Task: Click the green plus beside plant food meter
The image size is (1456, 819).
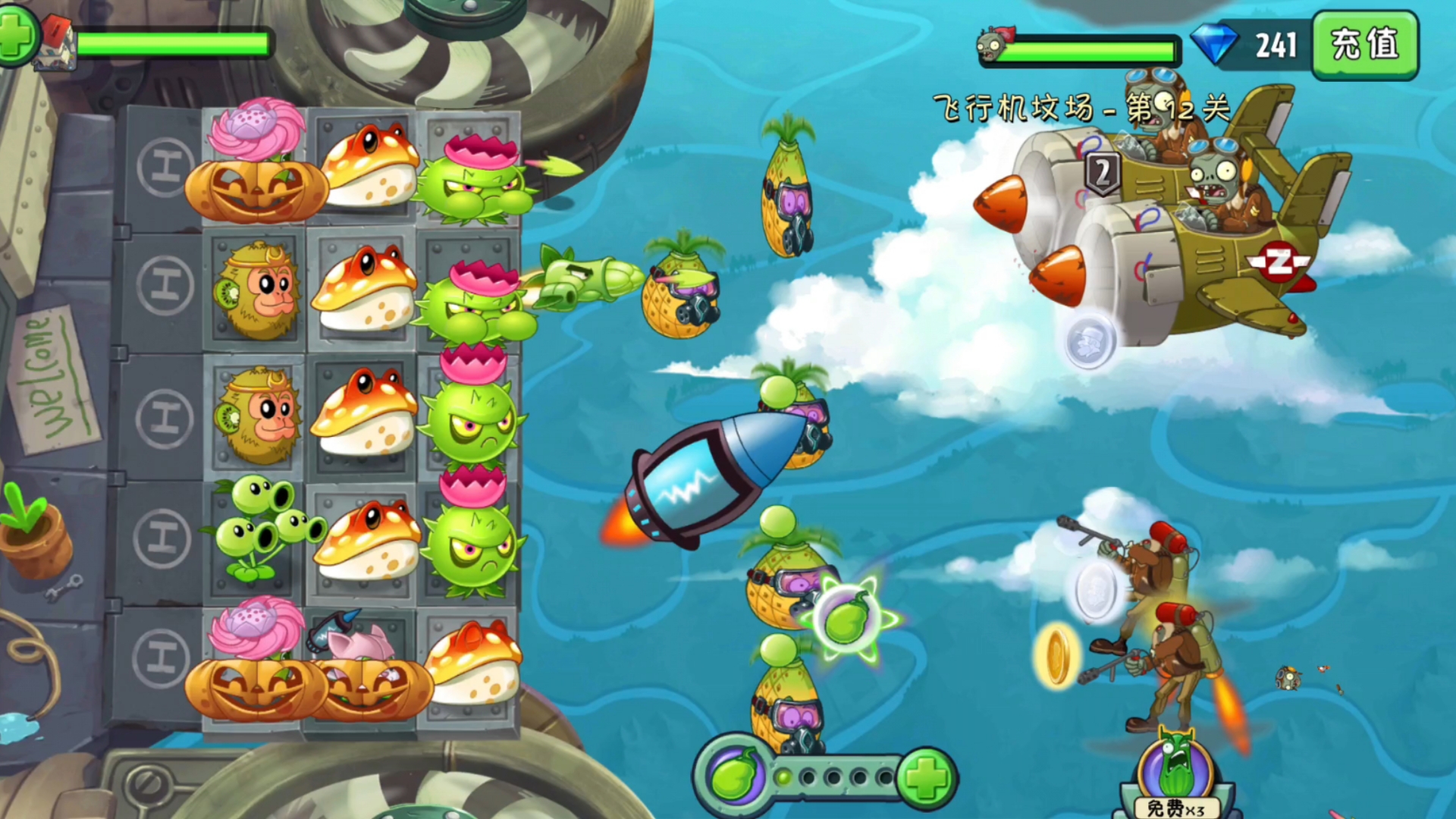Action: 926,777
